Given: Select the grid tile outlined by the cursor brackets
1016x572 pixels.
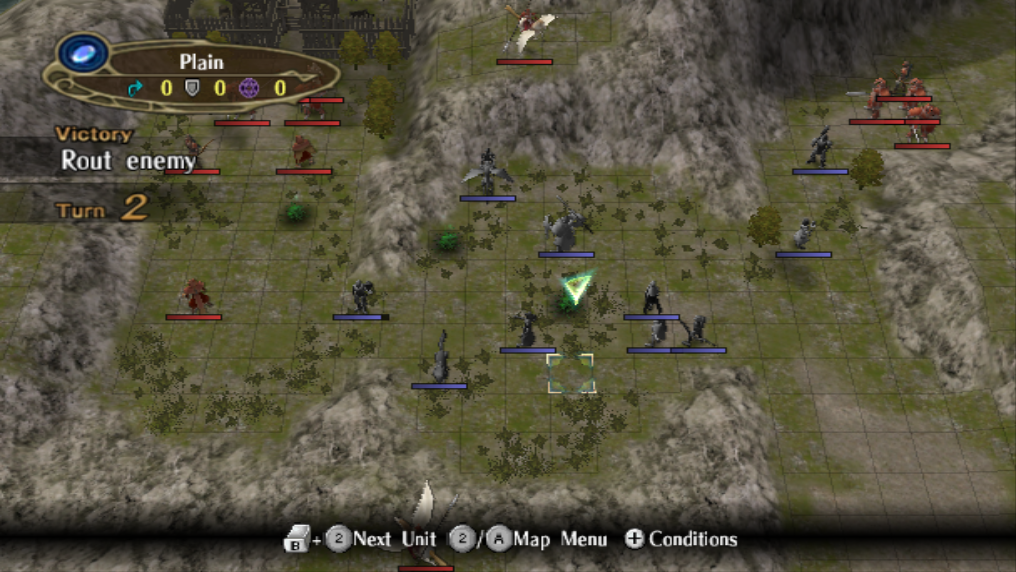Looking at the screenshot, I should 570,373.
